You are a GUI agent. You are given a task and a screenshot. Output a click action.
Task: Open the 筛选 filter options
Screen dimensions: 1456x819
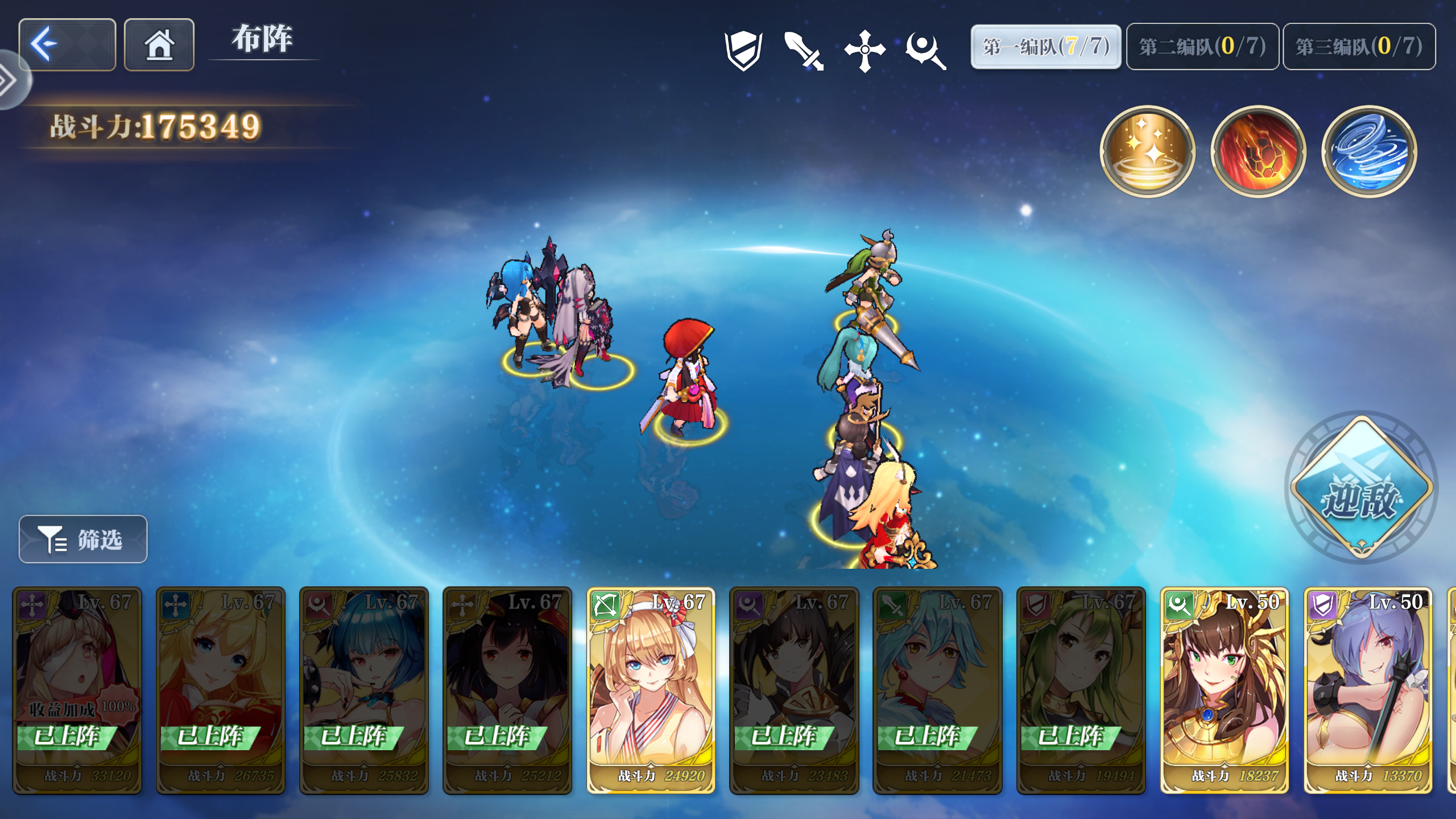[82, 539]
